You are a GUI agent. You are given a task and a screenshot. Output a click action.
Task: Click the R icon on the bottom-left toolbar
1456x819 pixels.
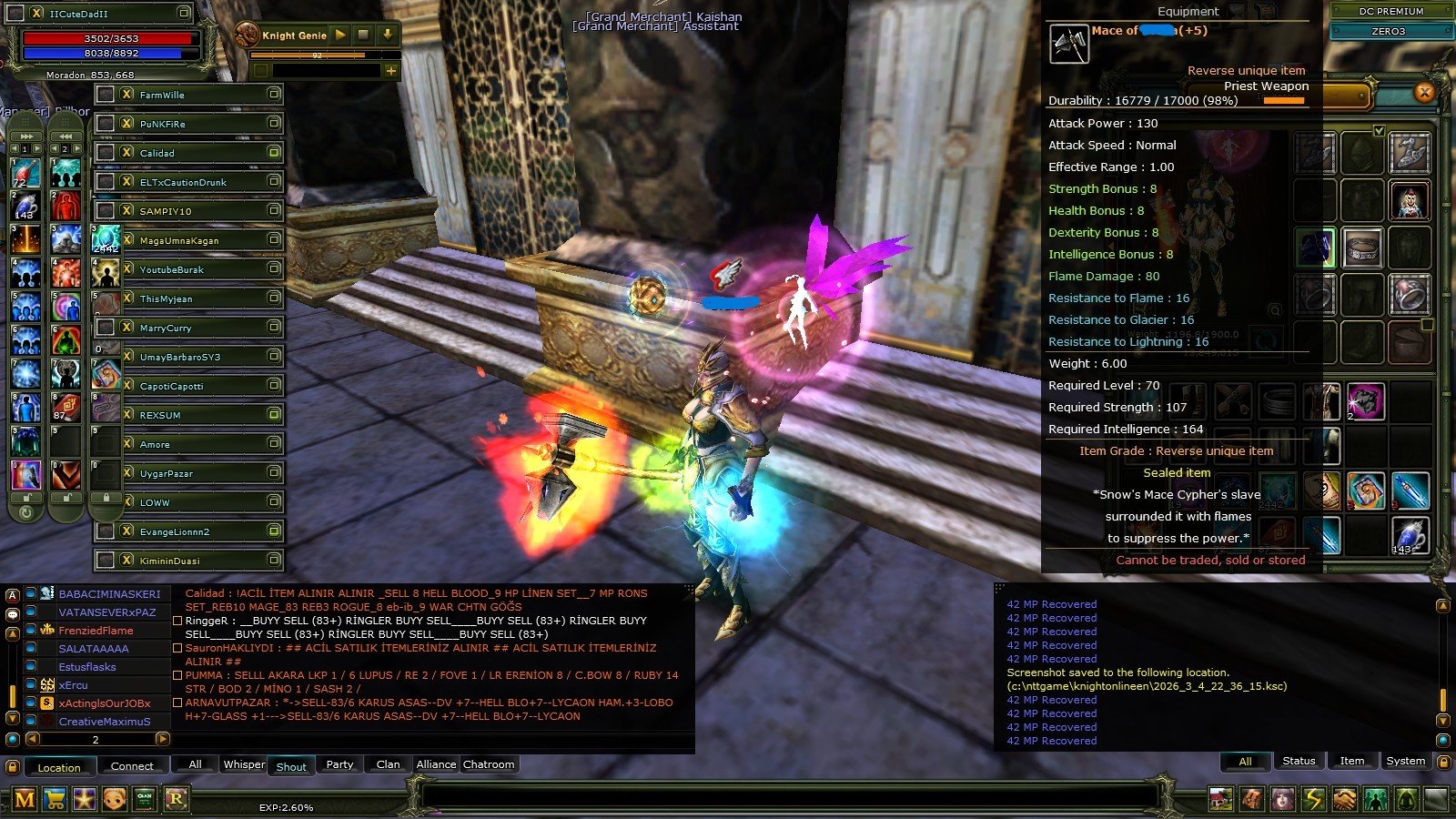177,798
